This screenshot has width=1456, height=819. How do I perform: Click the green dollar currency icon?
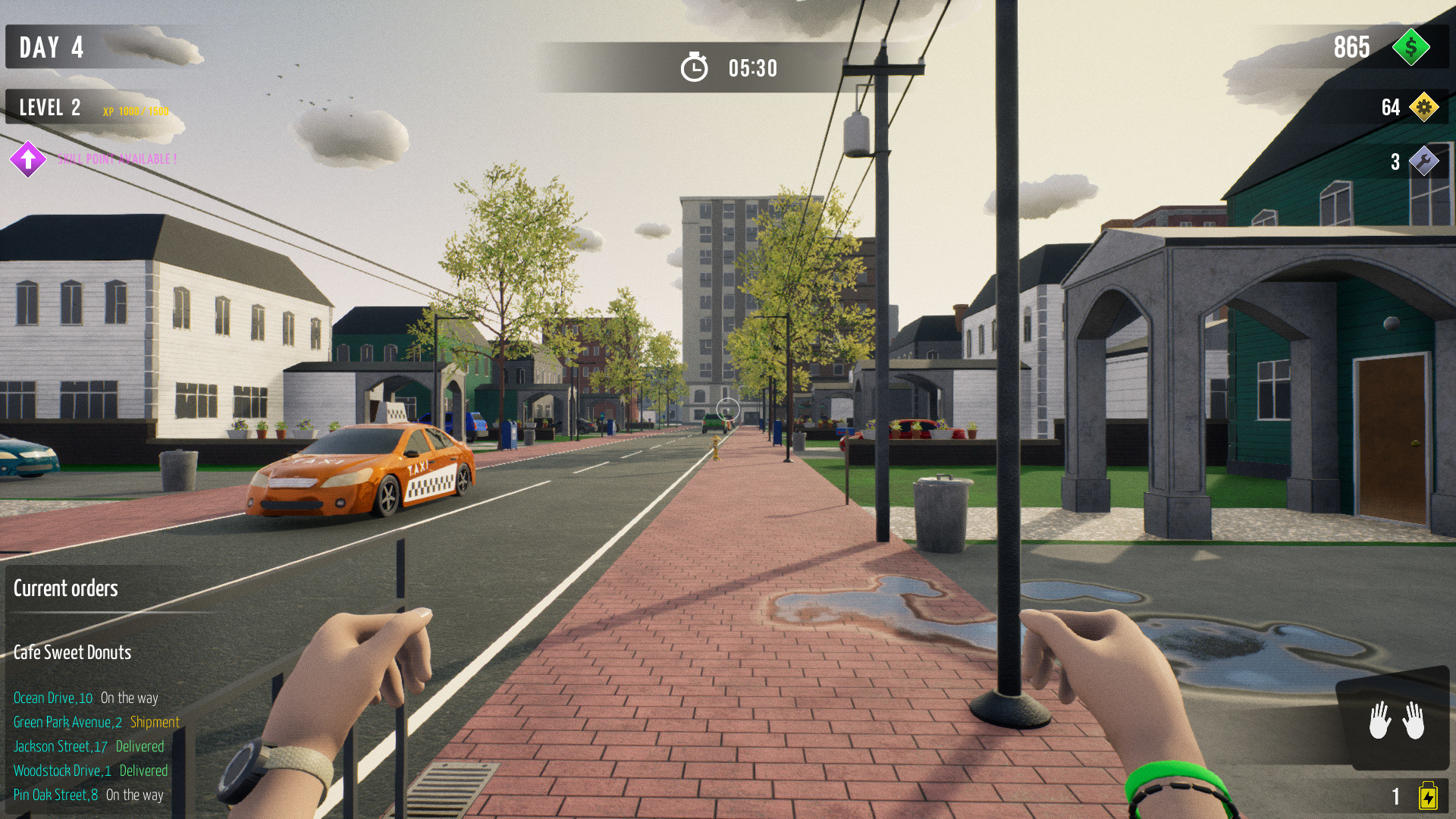[1412, 48]
